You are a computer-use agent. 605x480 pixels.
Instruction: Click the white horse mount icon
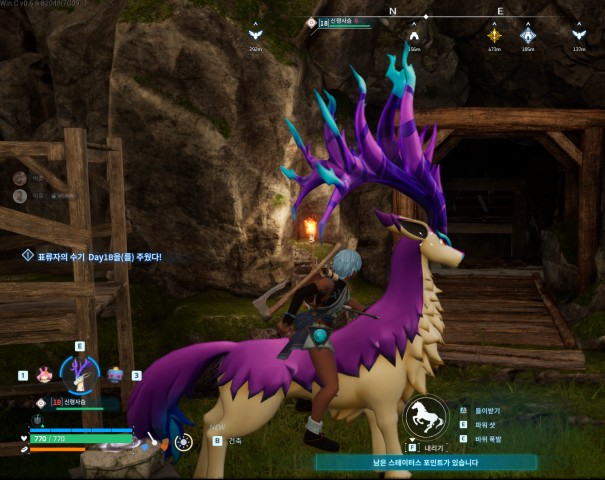click(x=425, y=418)
